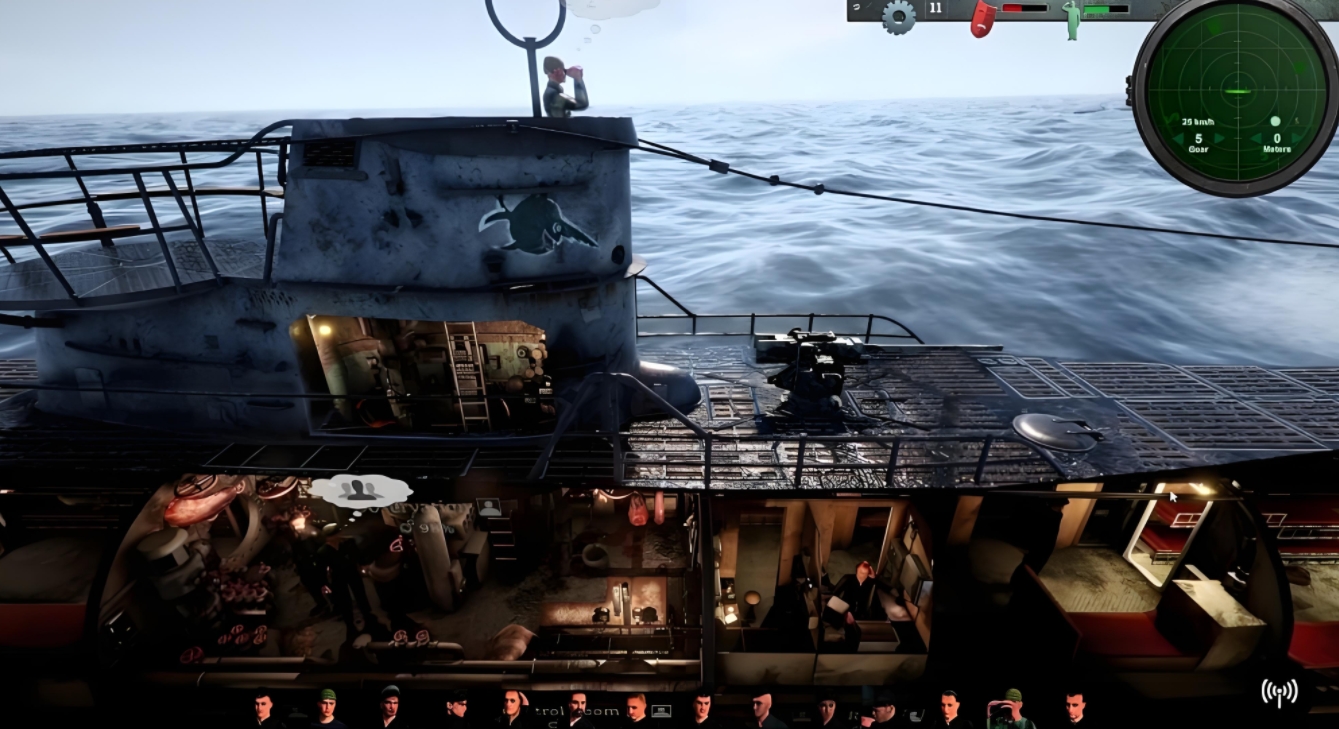Click the gear icon in the top bar
Image resolution: width=1339 pixels, height=729 pixels.
click(898, 17)
